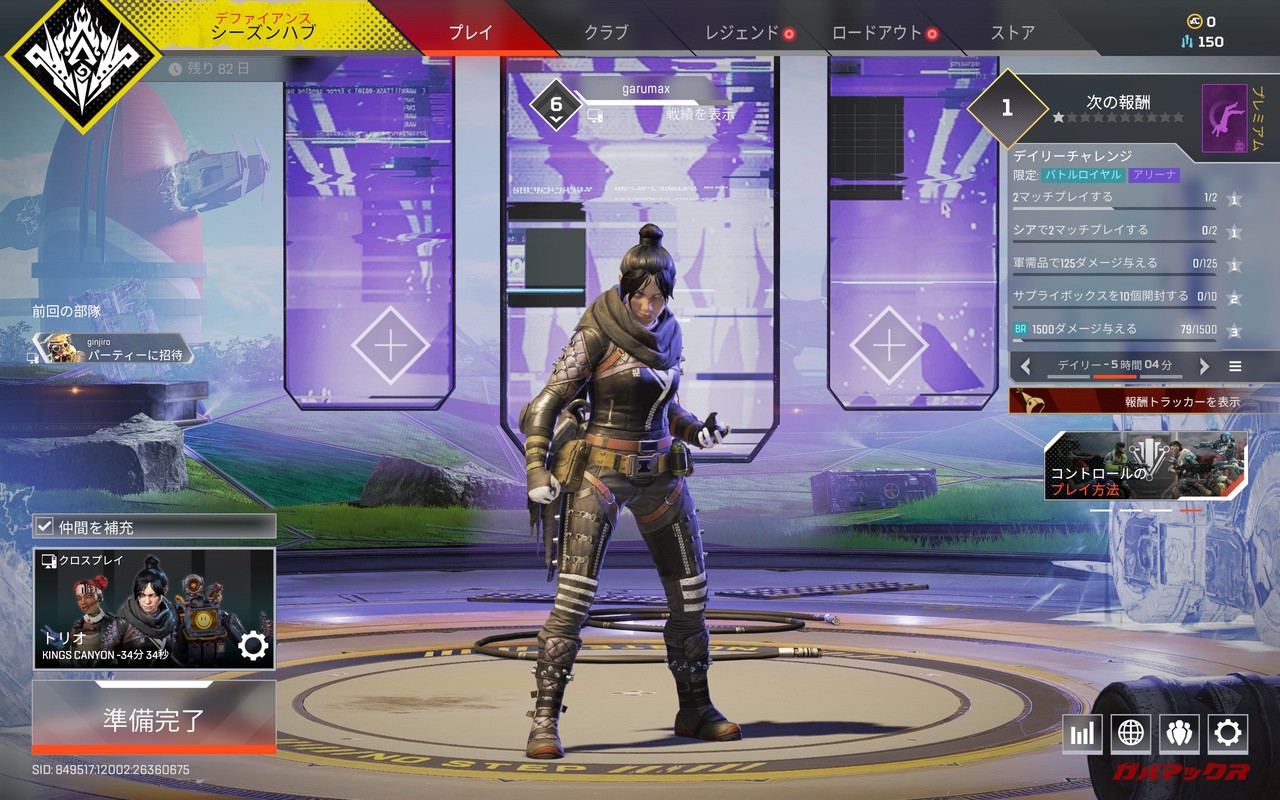Screen dimensions: 1280x800
Task: Open the gear settings icon
Action: tap(1227, 734)
